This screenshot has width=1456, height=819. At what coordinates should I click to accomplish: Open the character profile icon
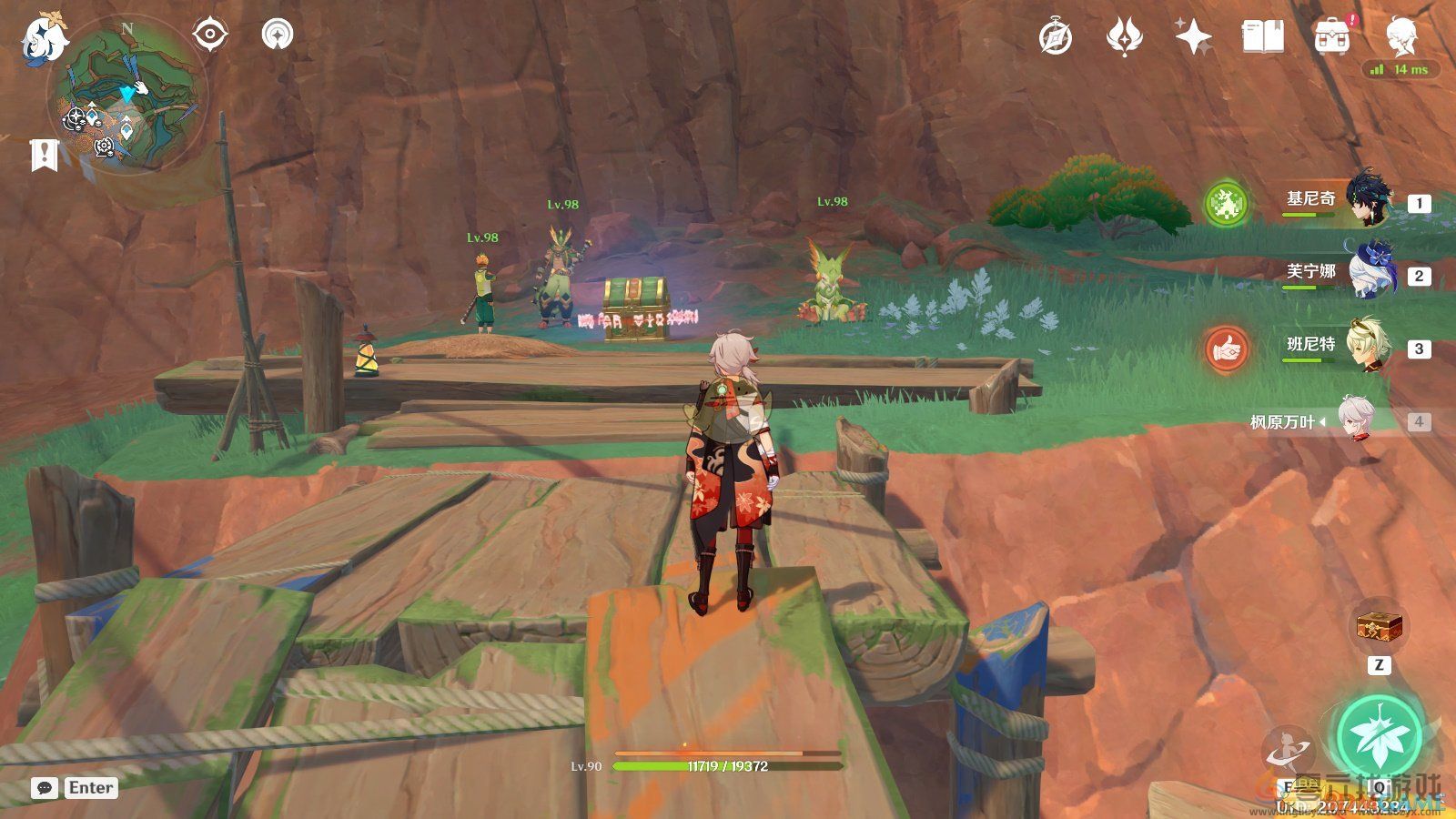click(x=1400, y=37)
